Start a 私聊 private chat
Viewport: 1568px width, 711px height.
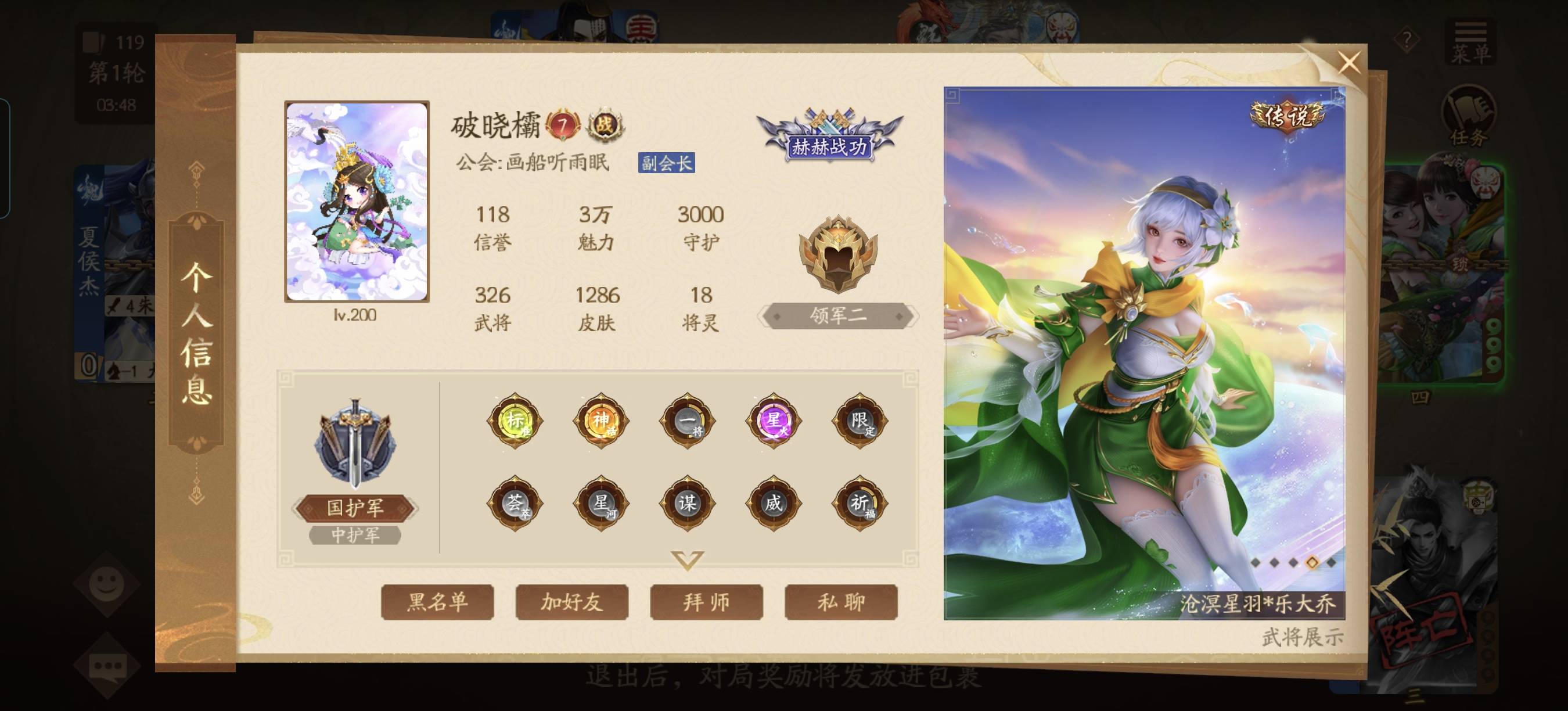click(840, 602)
